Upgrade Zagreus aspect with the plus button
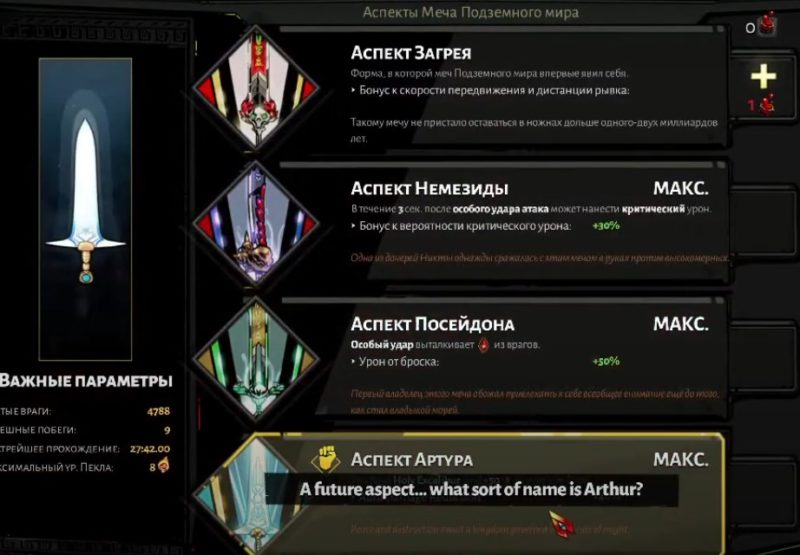The image size is (800, 555). point(763,76)
